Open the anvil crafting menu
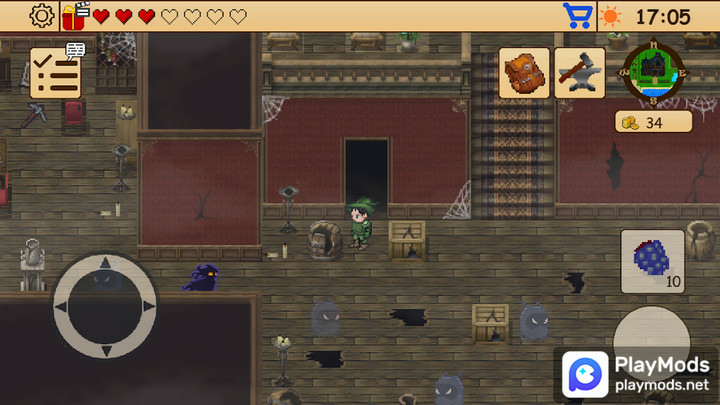720x405 pixels. click(x=579, y=73)
